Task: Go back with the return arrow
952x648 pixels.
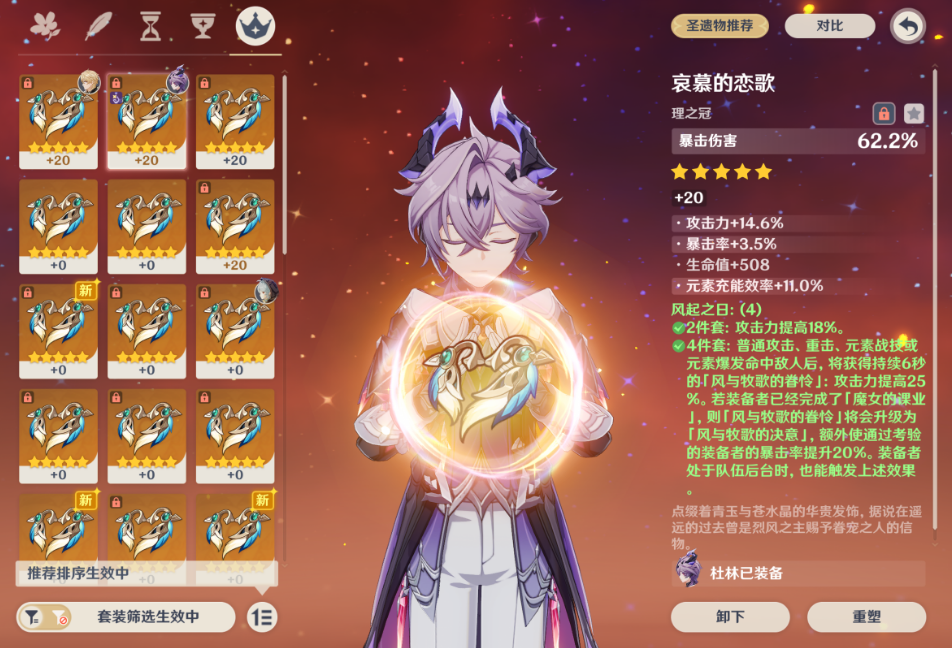Action: point(907,26)
